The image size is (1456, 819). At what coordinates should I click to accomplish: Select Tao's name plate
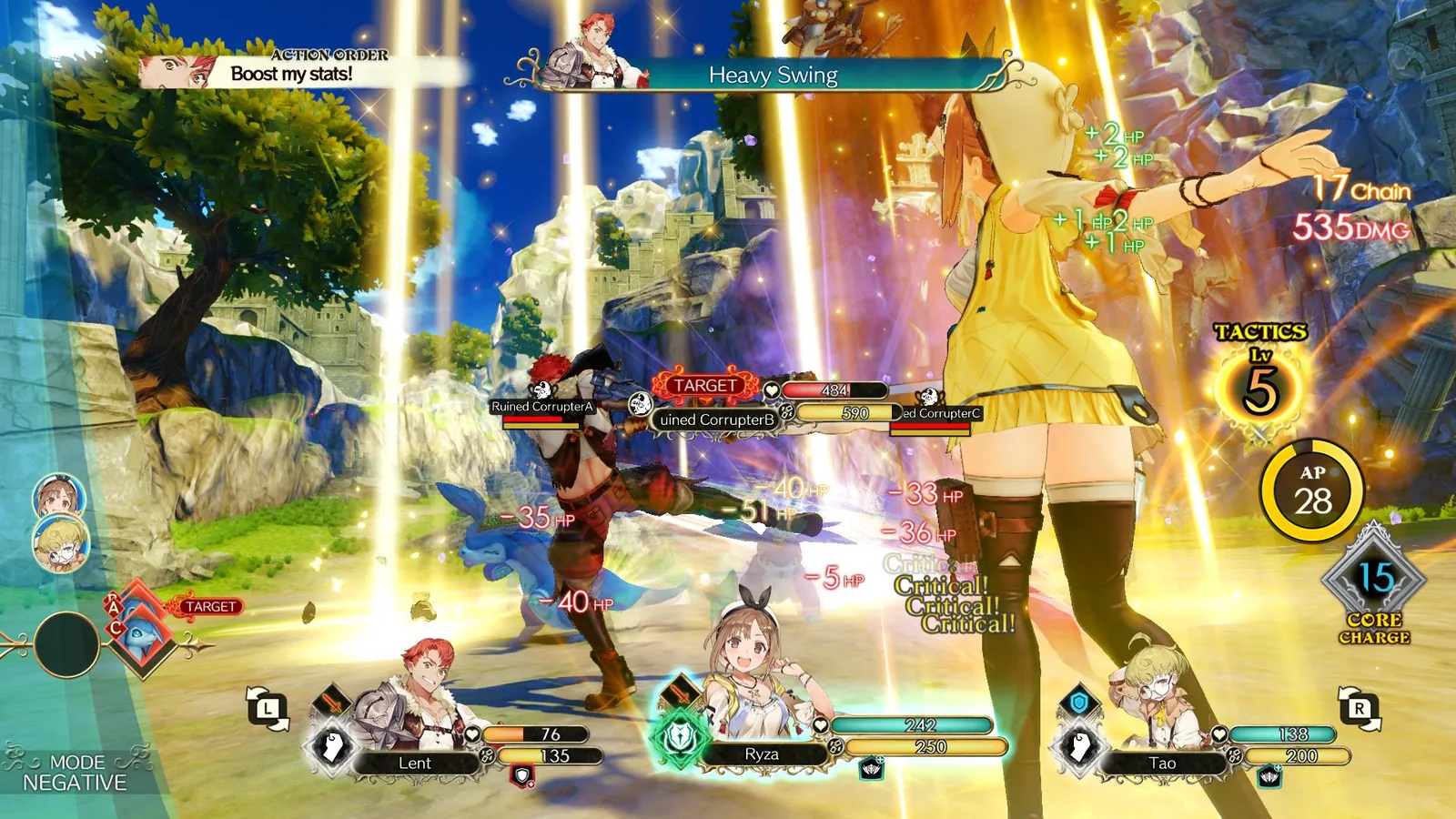coord(1164,763)
